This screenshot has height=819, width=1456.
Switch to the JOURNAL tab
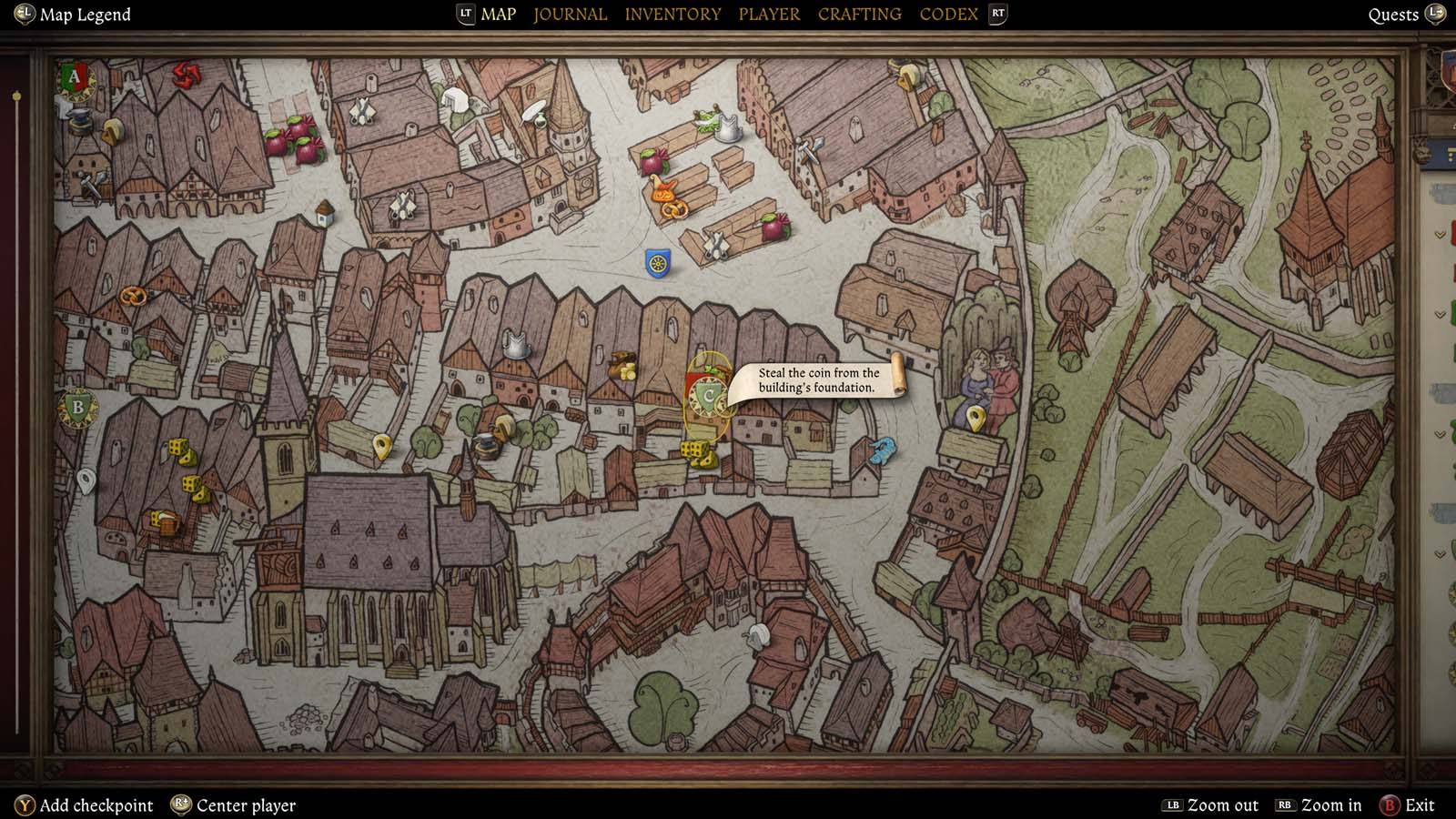coord(570,14)
